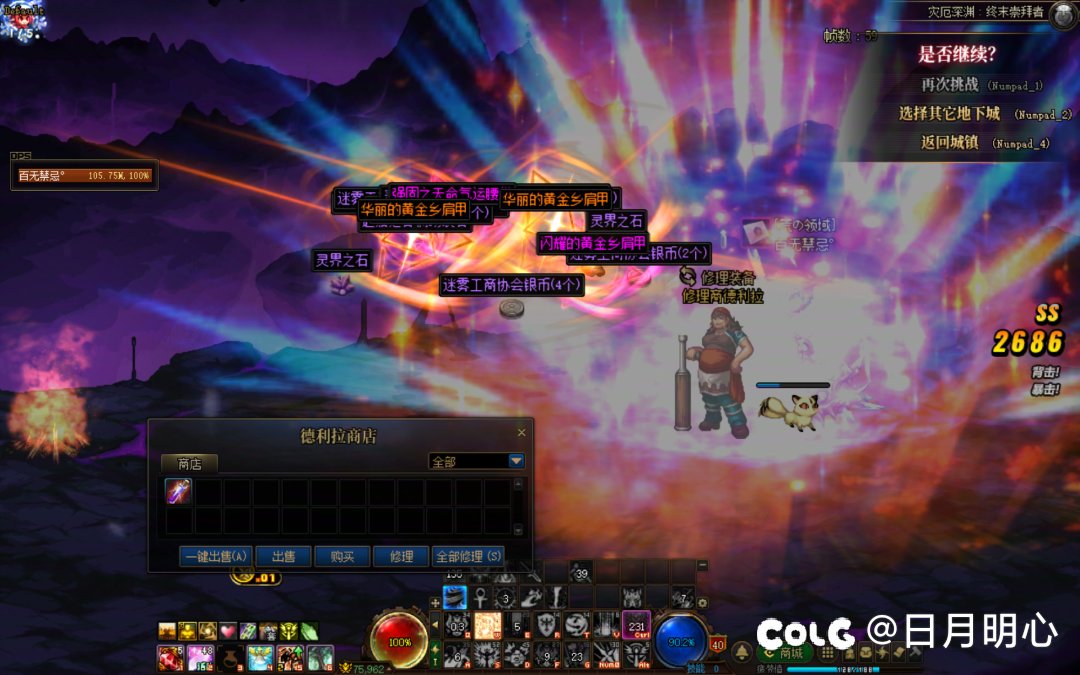Screen dimensions: 1080x675
Task: Collapse the skill bar with the minus button
Action: coord(702,565)
